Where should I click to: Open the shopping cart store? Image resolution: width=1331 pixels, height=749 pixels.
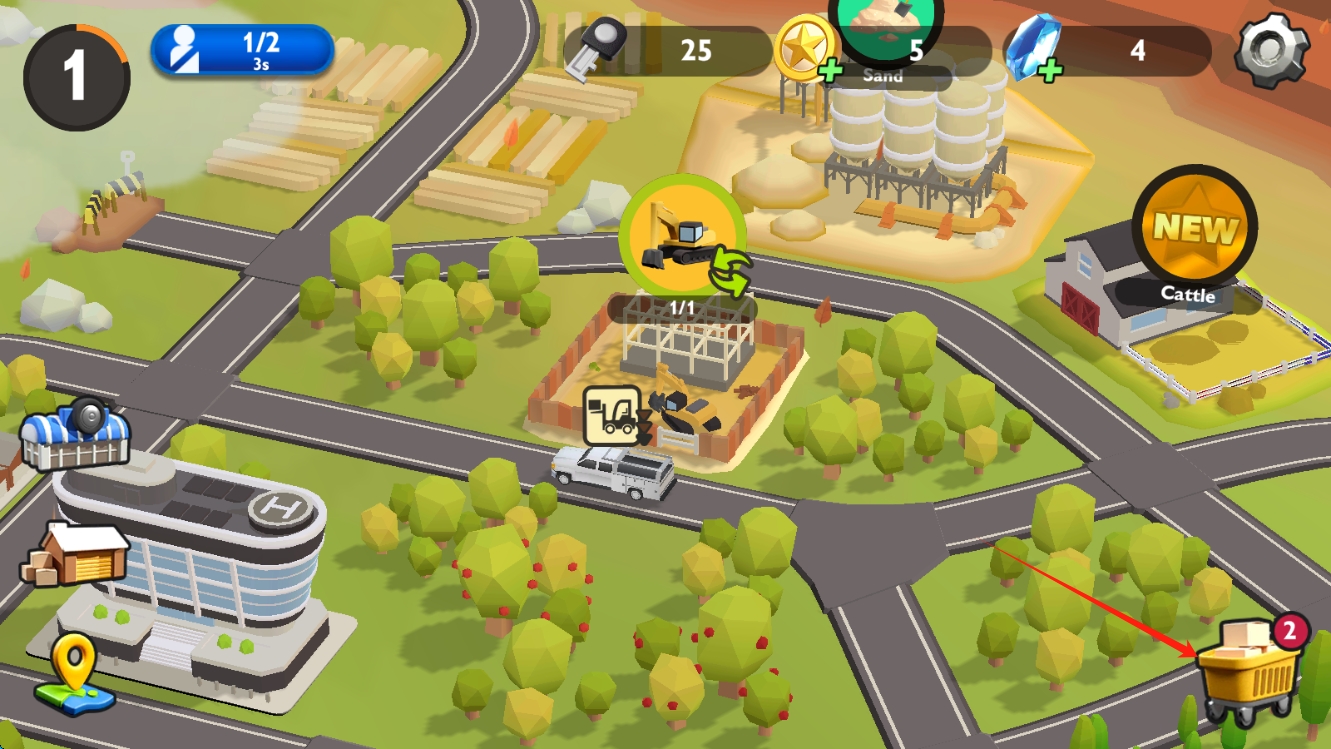pos(1248,672)
